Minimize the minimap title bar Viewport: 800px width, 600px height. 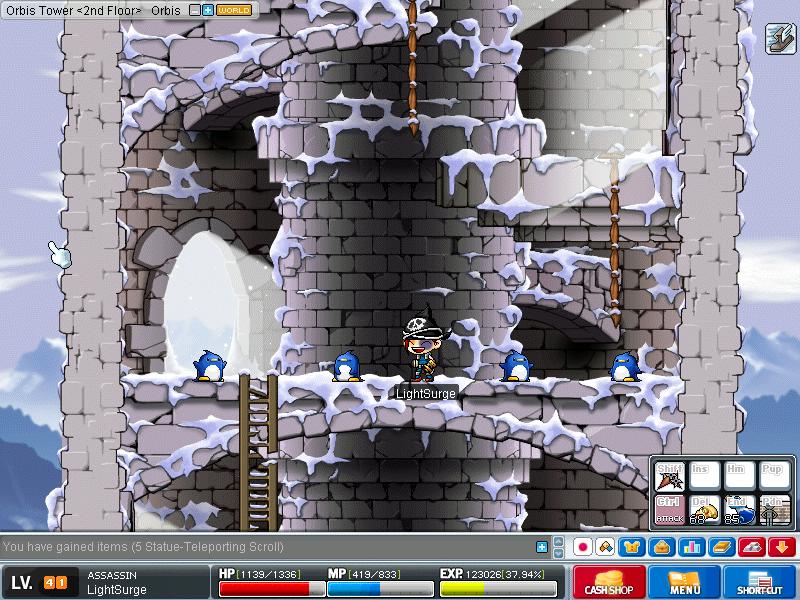[192, 10]
